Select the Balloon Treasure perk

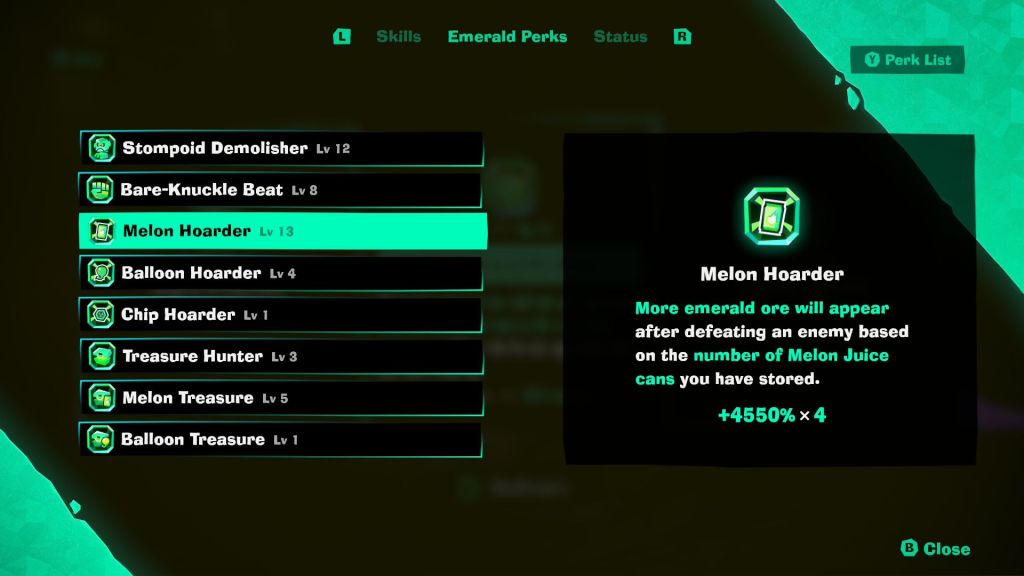[281, 440]
